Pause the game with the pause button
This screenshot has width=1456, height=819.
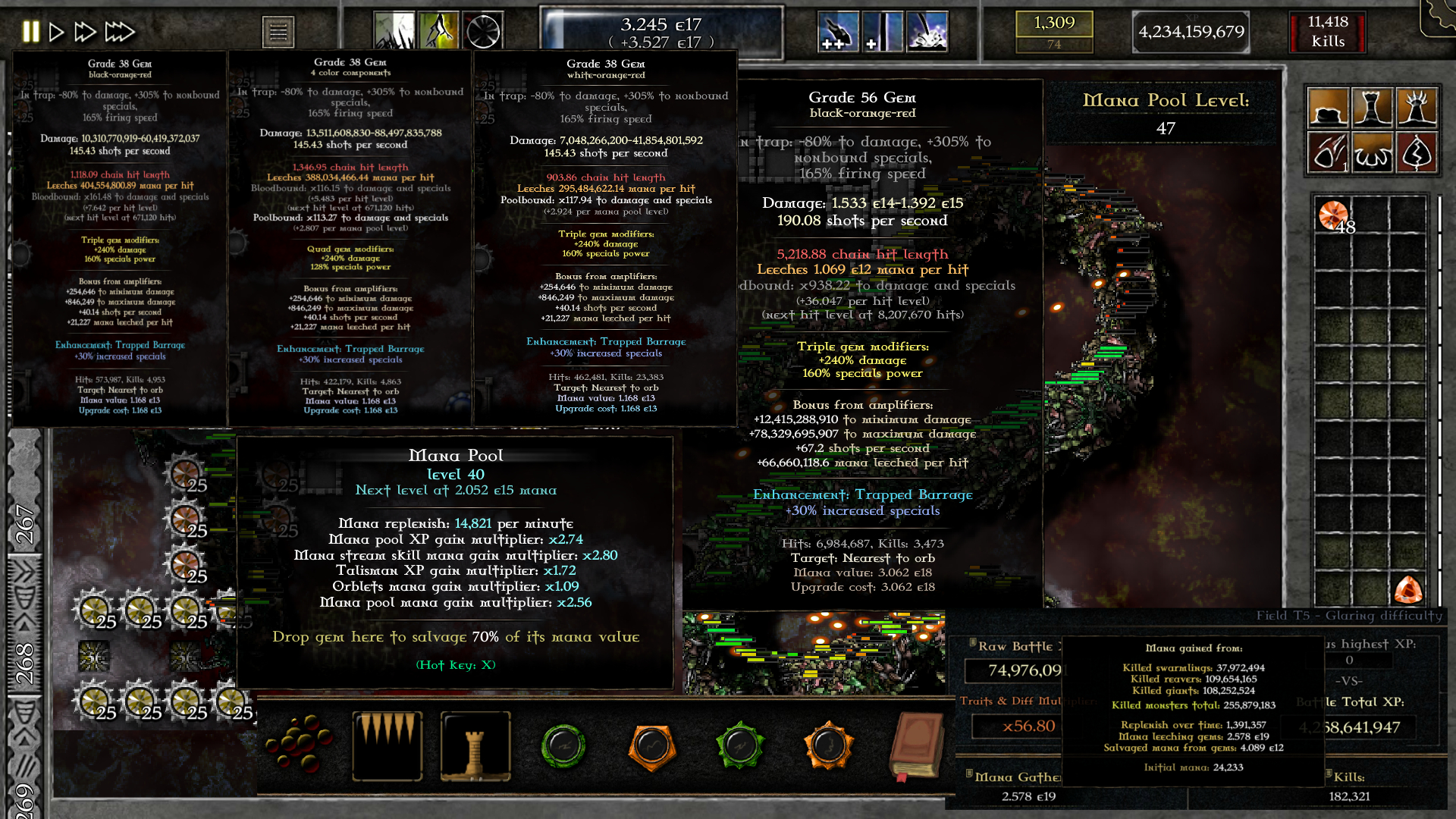pyautogui.click(x=31, y=31)
